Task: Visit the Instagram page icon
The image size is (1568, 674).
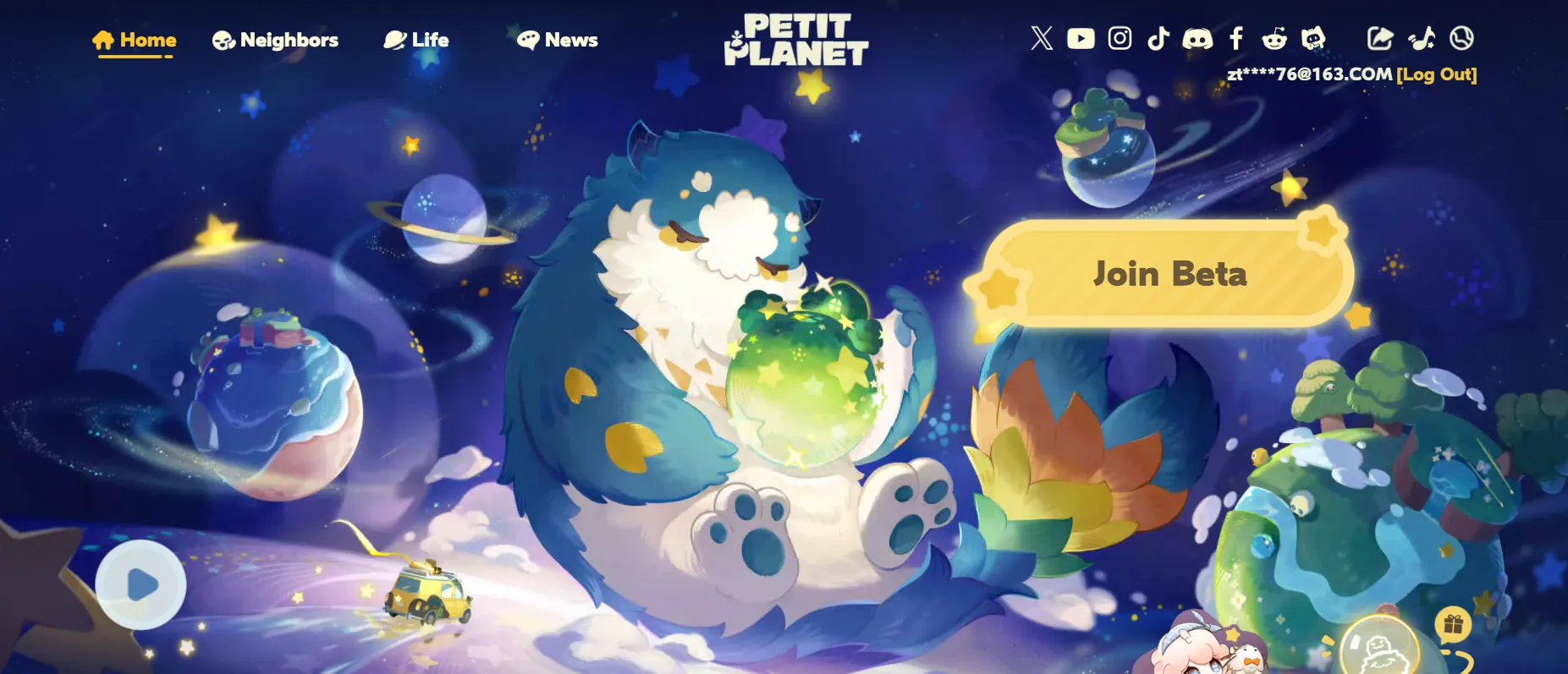Action: click(1120, 37)
